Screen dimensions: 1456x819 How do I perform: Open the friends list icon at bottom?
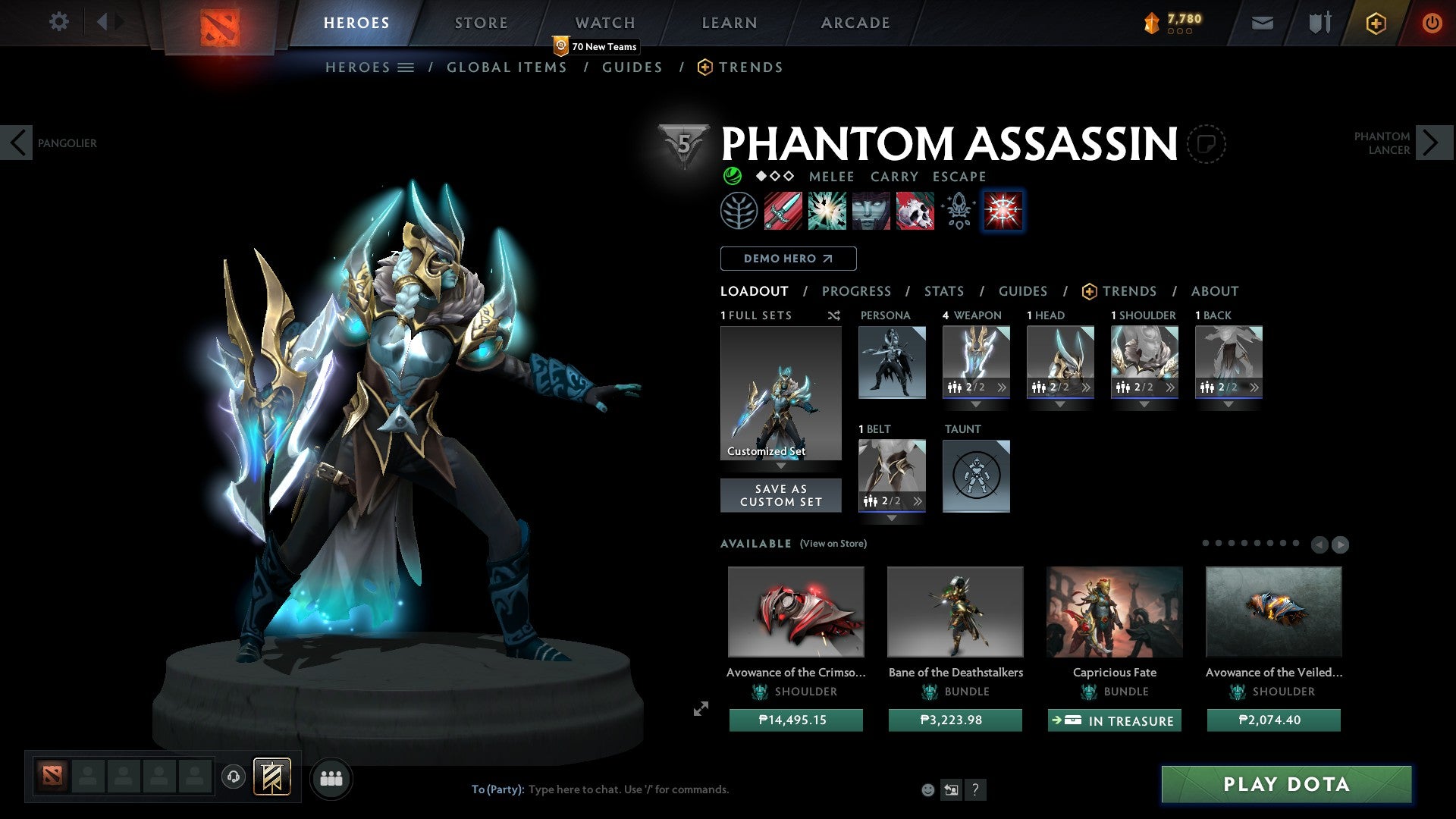pyautogui.click(x=331, y=778)
